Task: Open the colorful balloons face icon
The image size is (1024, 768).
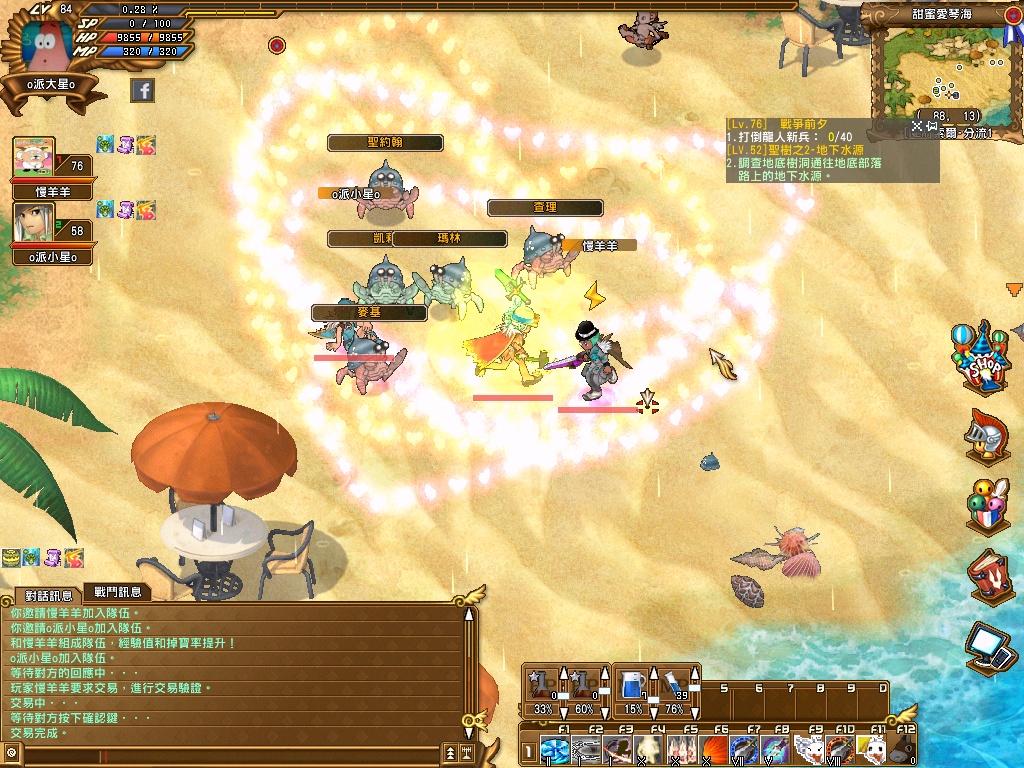Action: [x=985, y=505]
